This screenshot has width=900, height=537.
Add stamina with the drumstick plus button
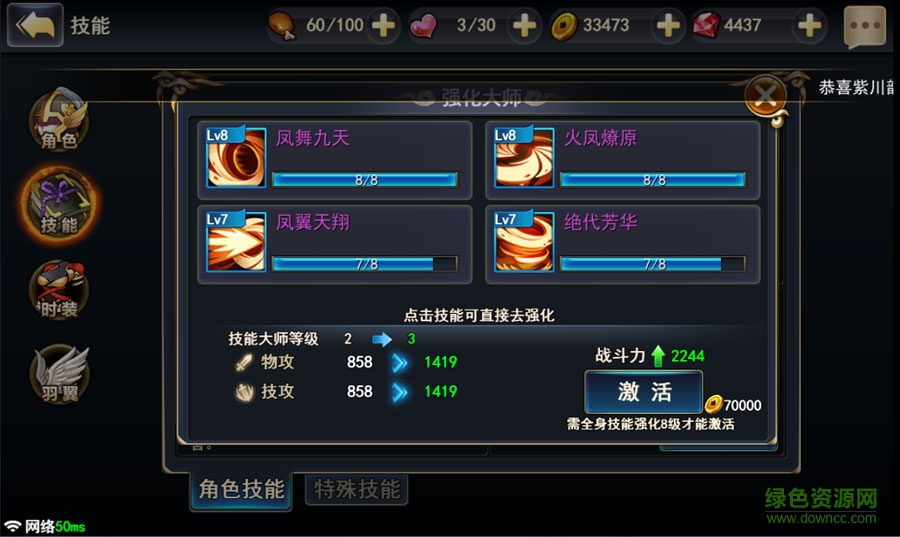(383, 25)
